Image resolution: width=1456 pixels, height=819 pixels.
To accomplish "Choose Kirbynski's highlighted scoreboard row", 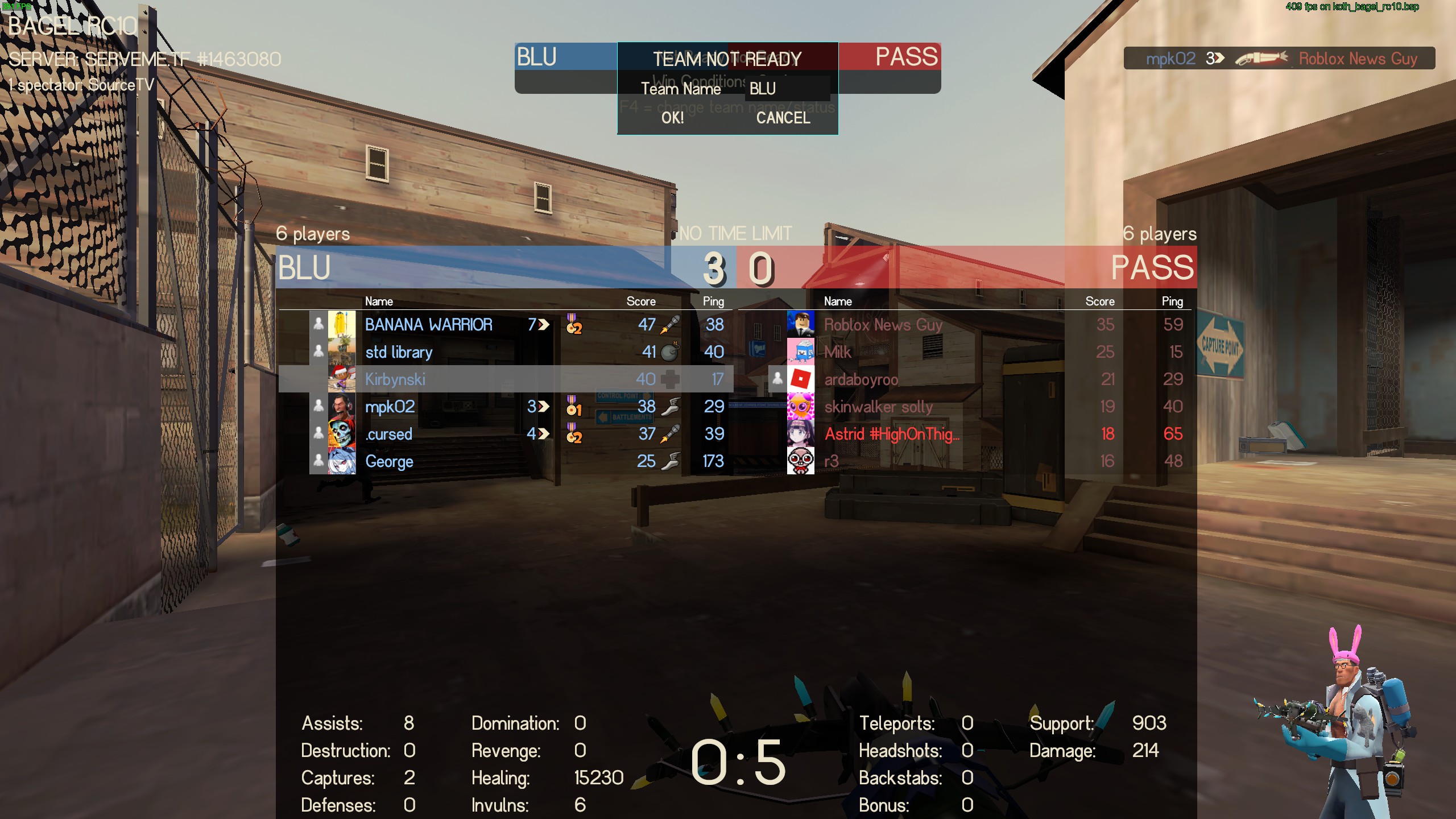I will tap(395, 379).
